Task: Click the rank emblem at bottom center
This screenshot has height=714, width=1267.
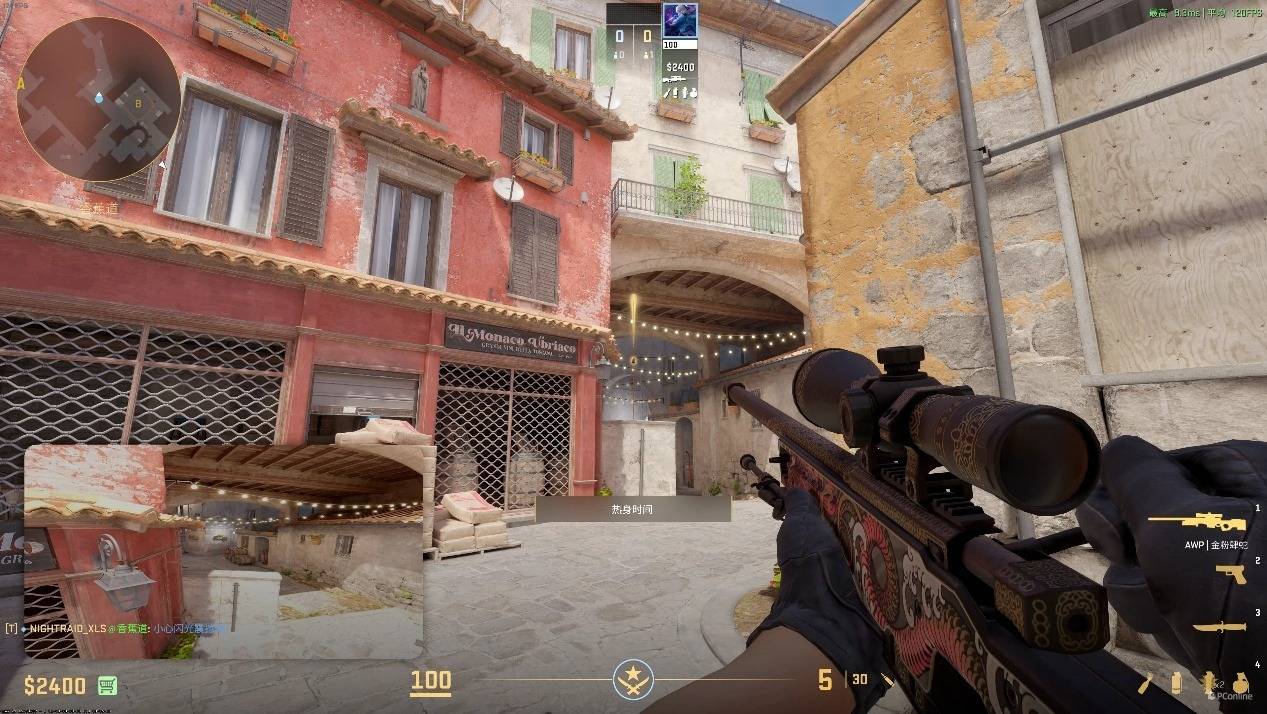Action: pos(633,680)
